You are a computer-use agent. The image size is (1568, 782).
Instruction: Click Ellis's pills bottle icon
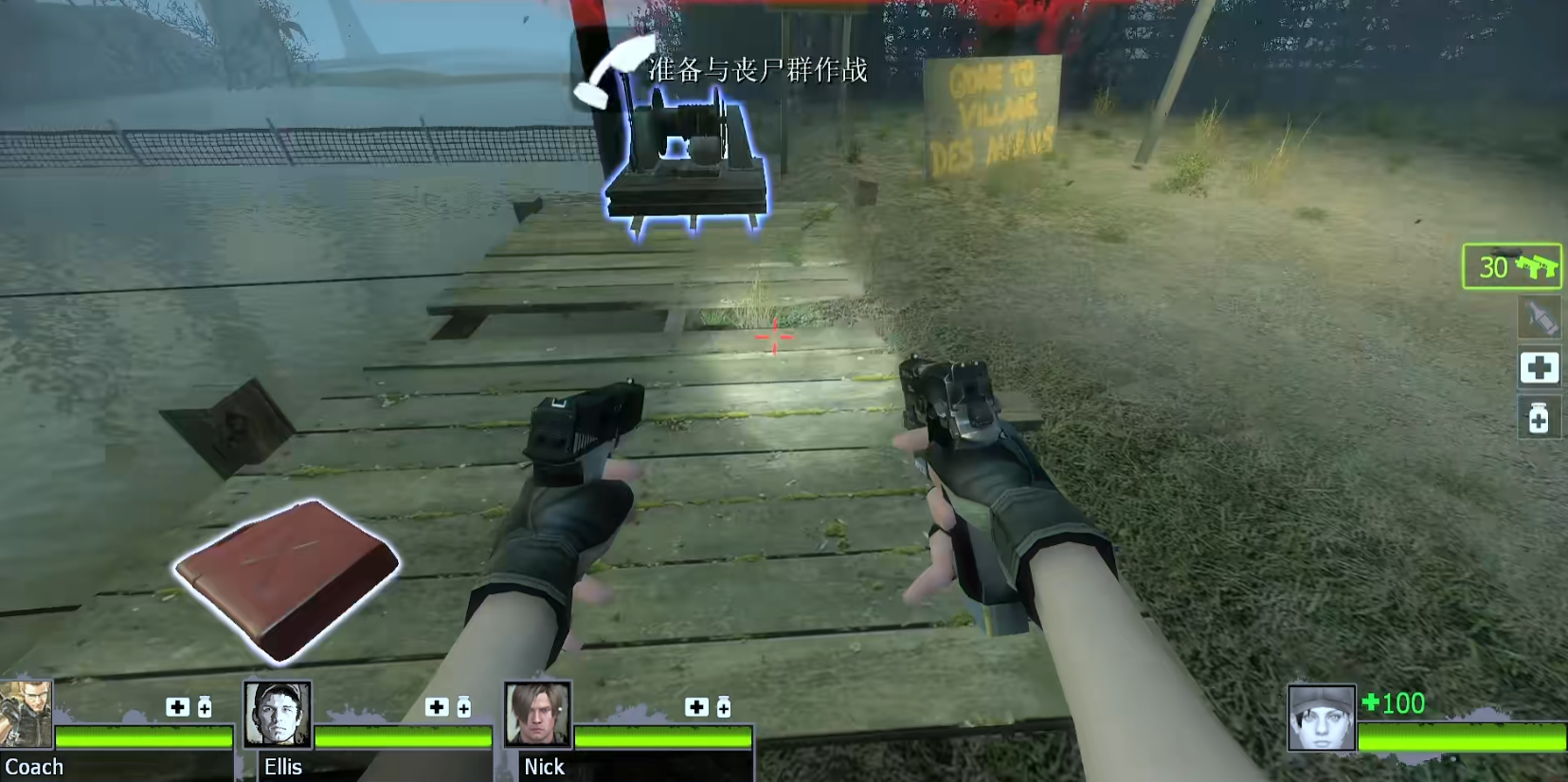(464, 707)
